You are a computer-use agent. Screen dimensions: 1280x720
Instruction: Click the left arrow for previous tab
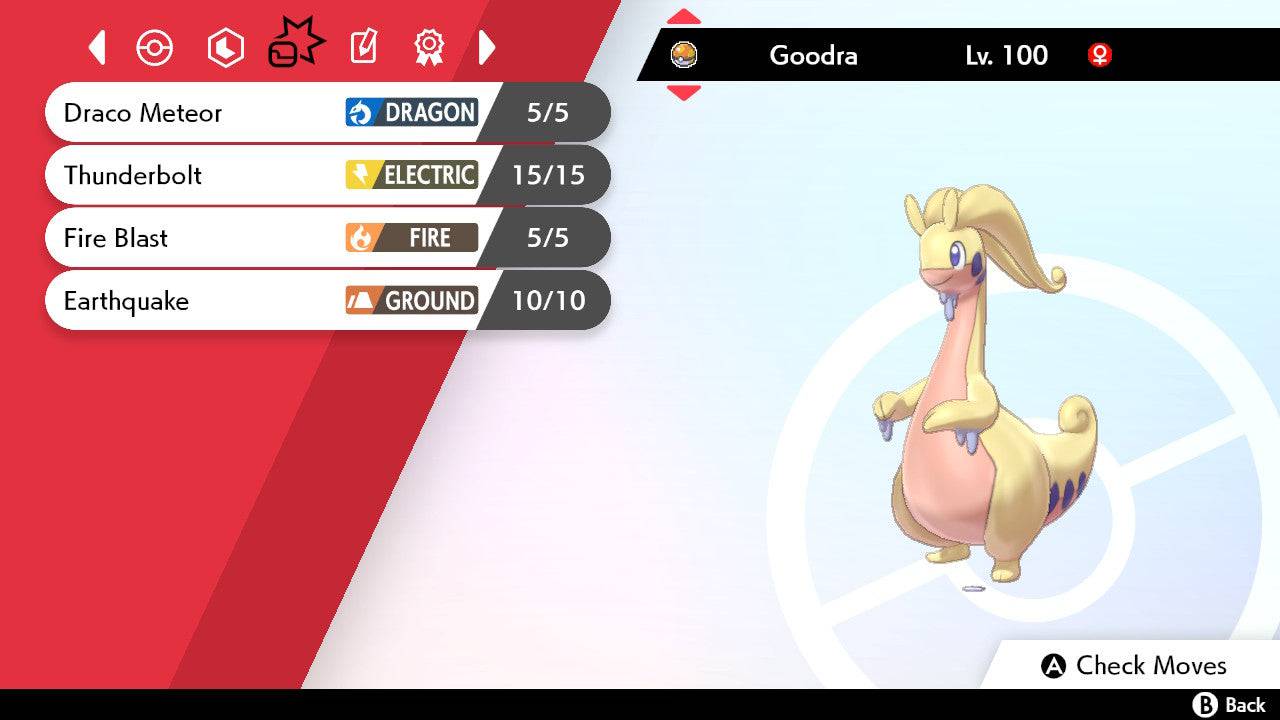pyautogui.click(x=97, y=47)
